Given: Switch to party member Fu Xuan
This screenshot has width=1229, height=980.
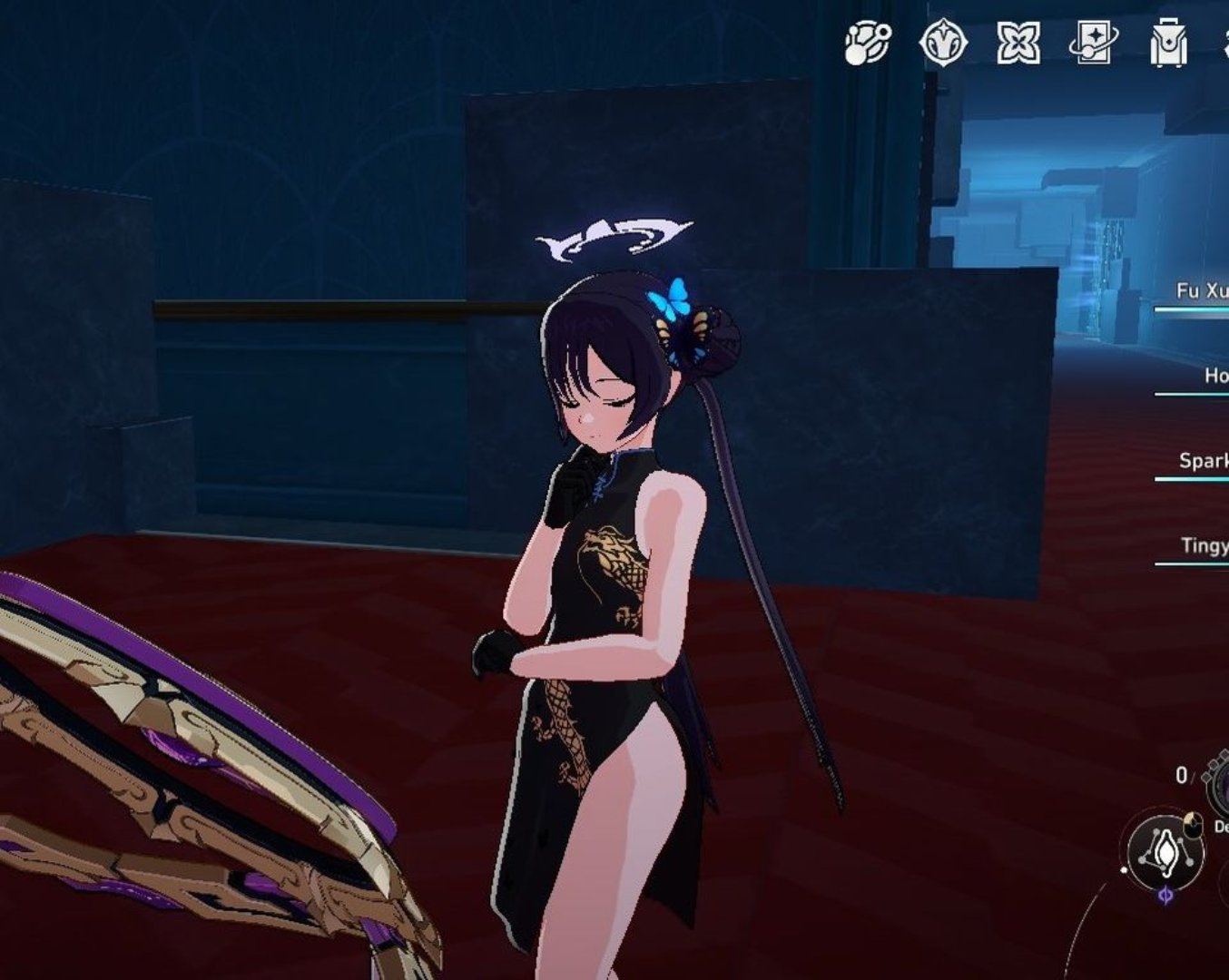Looking at the screenshot, I should [1201, 291].
